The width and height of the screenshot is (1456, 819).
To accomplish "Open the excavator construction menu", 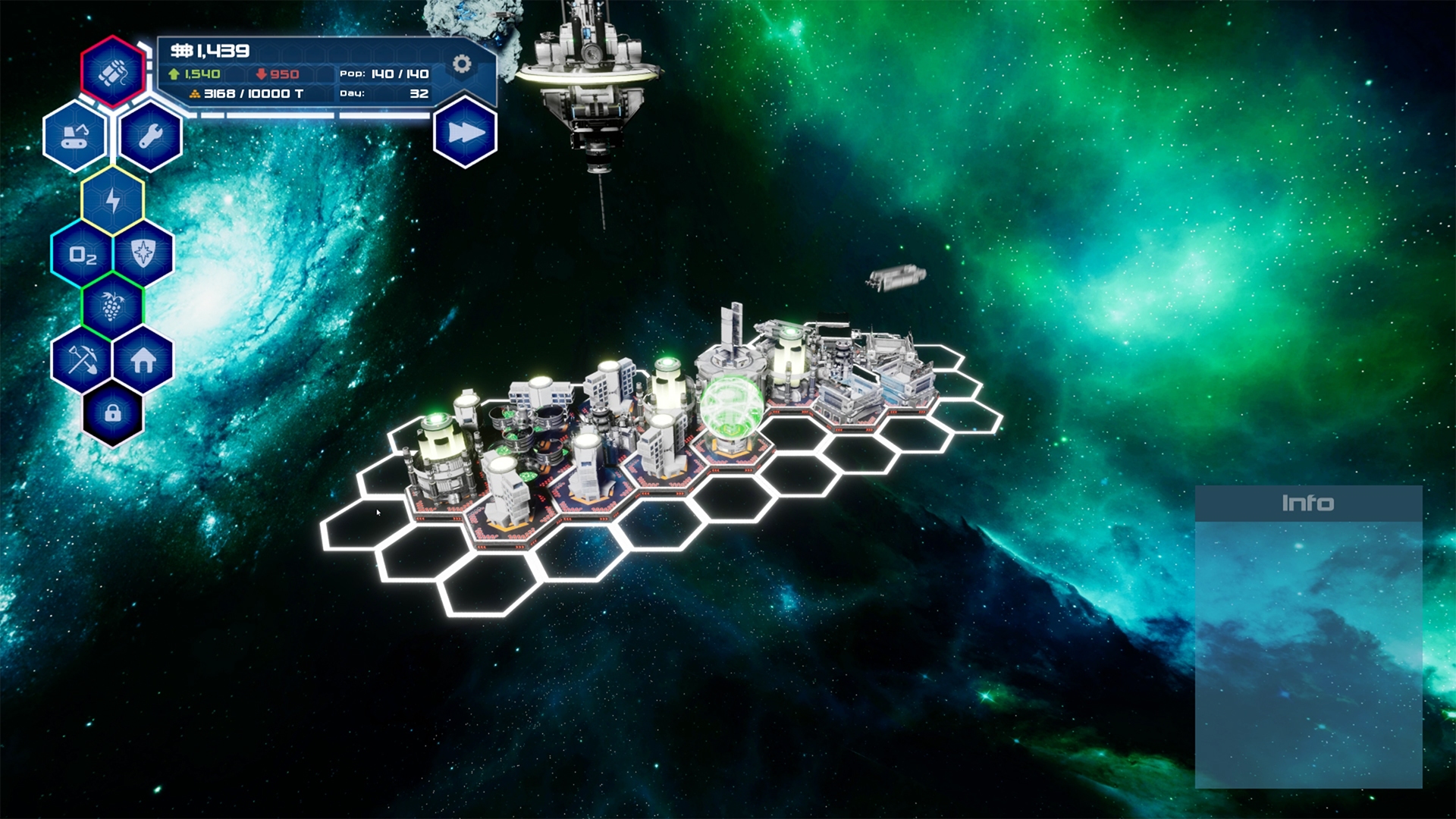I will [76, 136].
